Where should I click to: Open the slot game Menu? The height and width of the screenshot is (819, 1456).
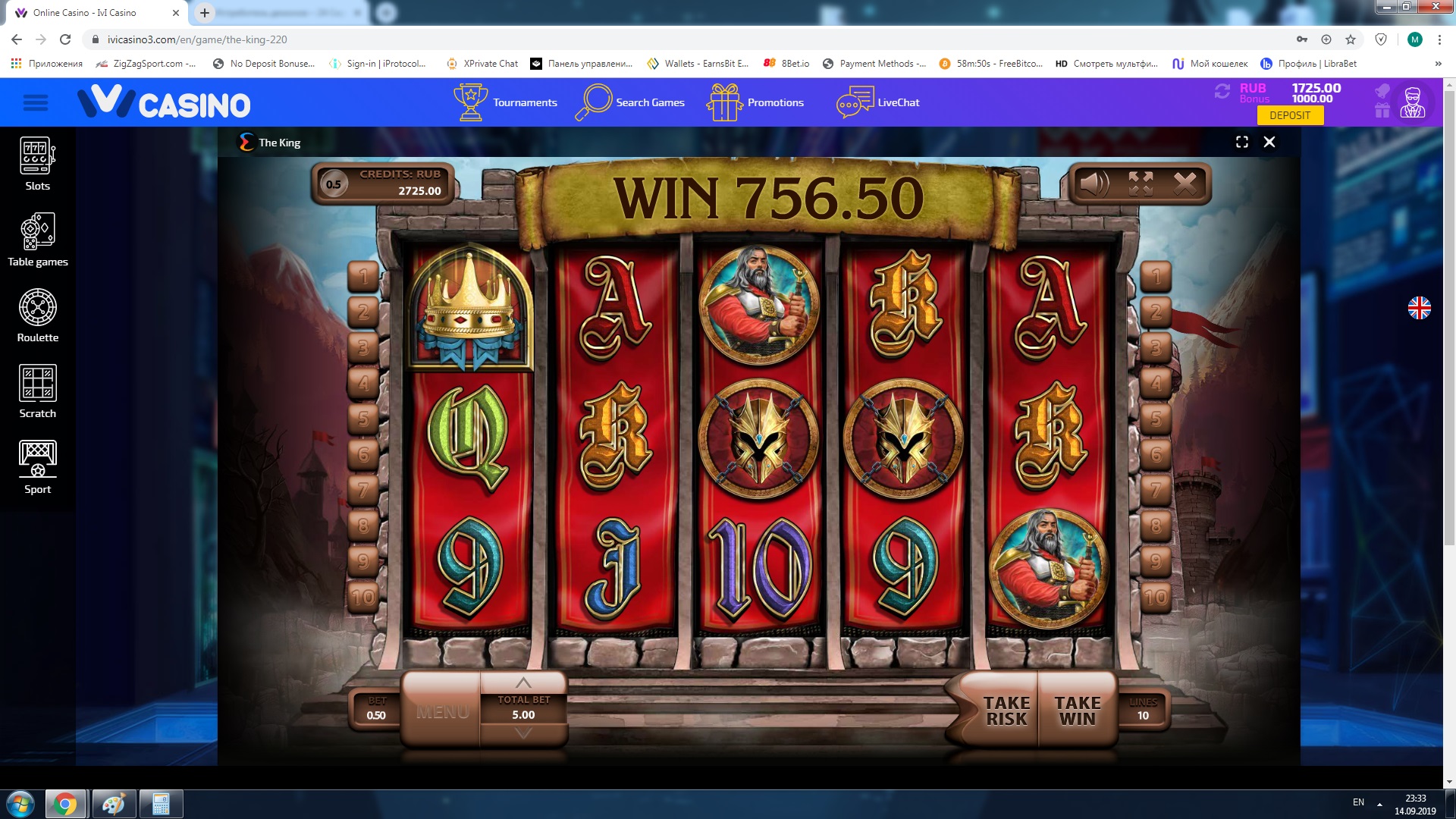(x=442, y=711)
